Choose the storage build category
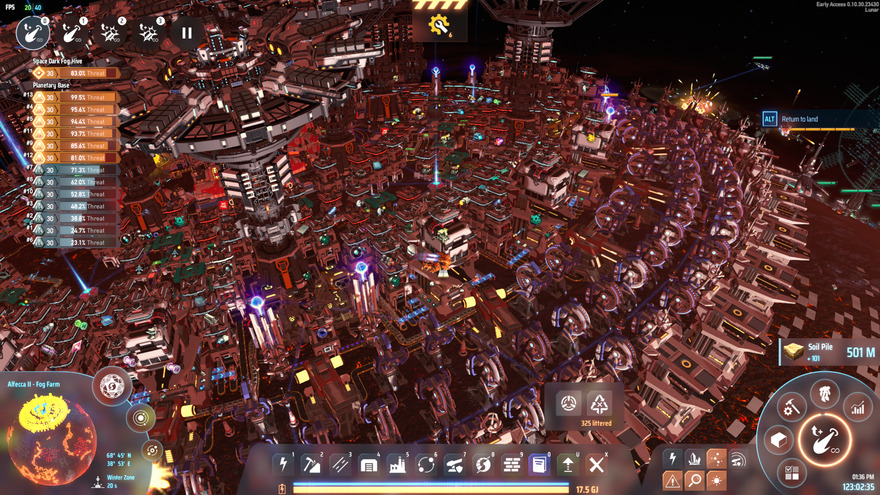Screen dimensions: 880x495 [369, 464]
